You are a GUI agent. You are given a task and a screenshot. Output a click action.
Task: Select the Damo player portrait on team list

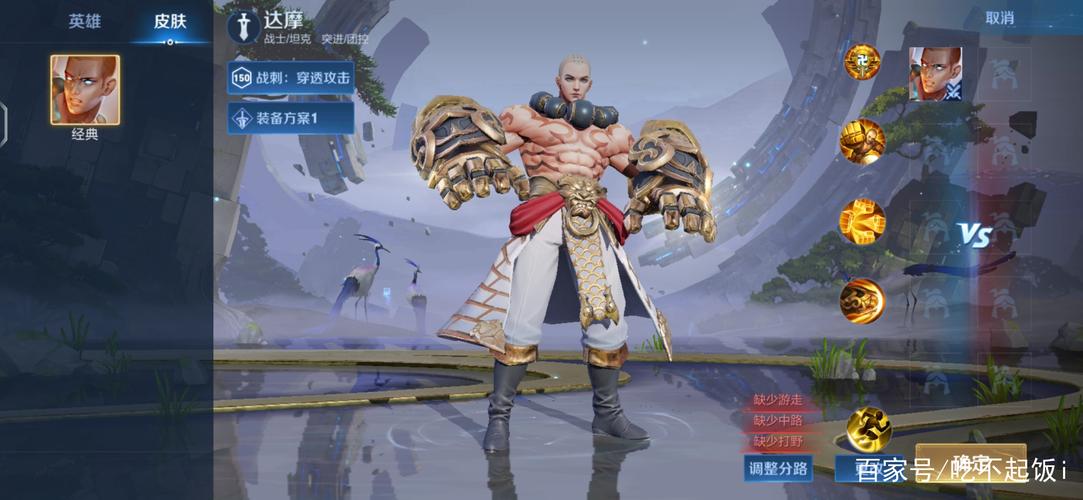point(935,73)
